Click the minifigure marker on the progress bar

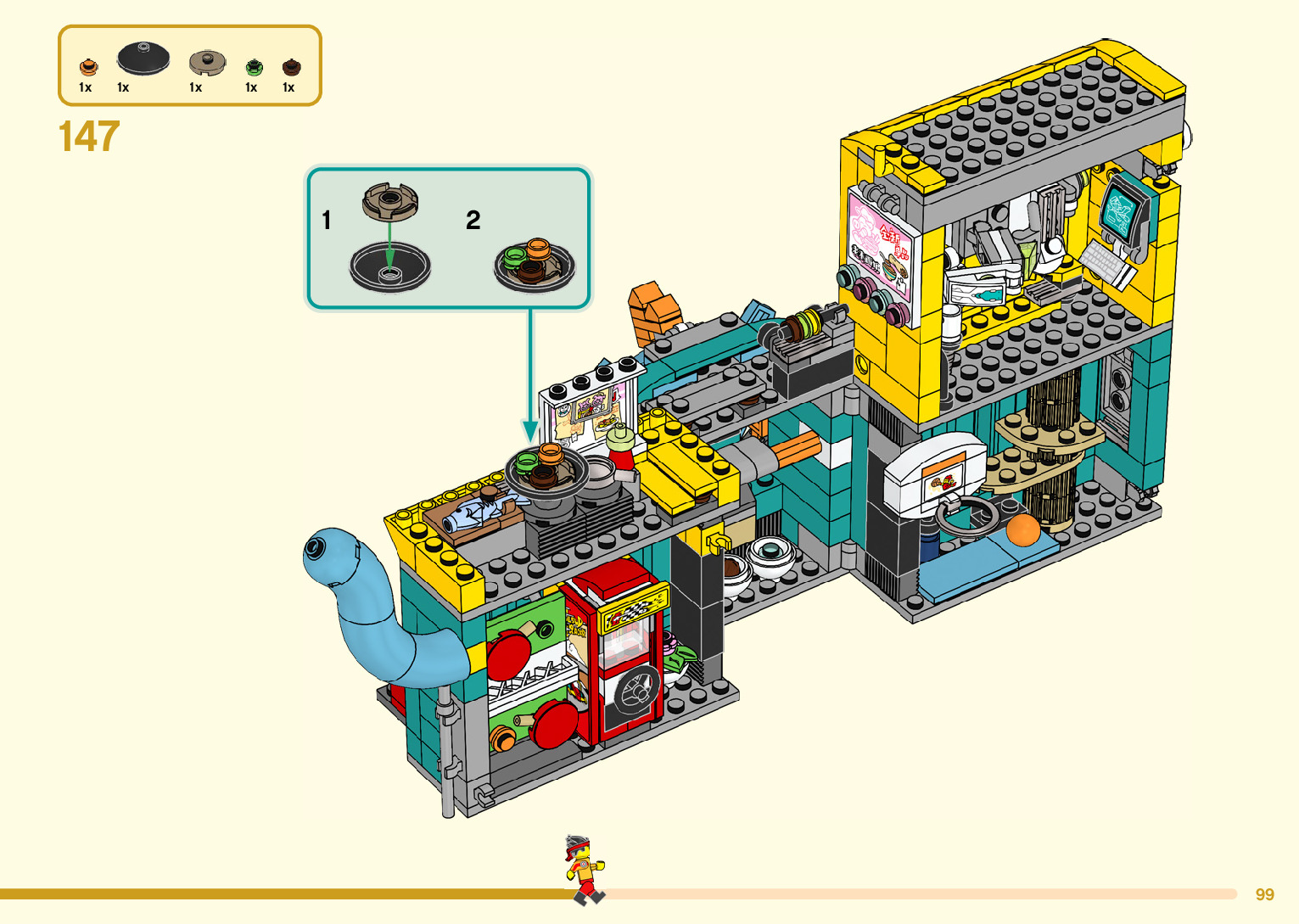584,870
